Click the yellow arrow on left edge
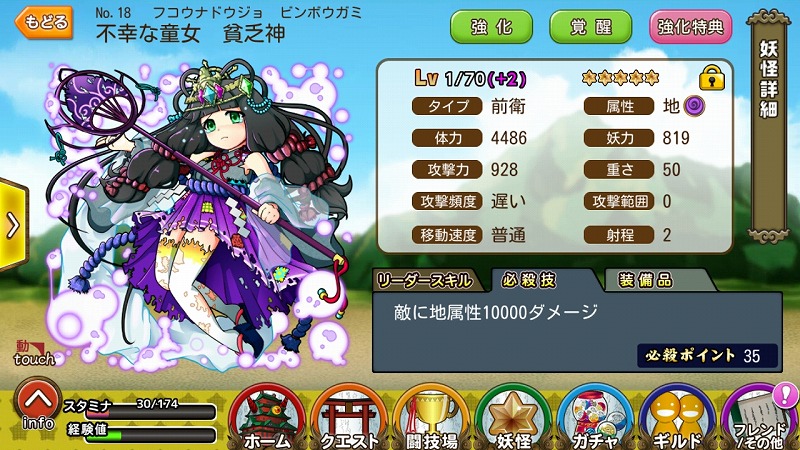800x450 pixels. coord(12,225)
